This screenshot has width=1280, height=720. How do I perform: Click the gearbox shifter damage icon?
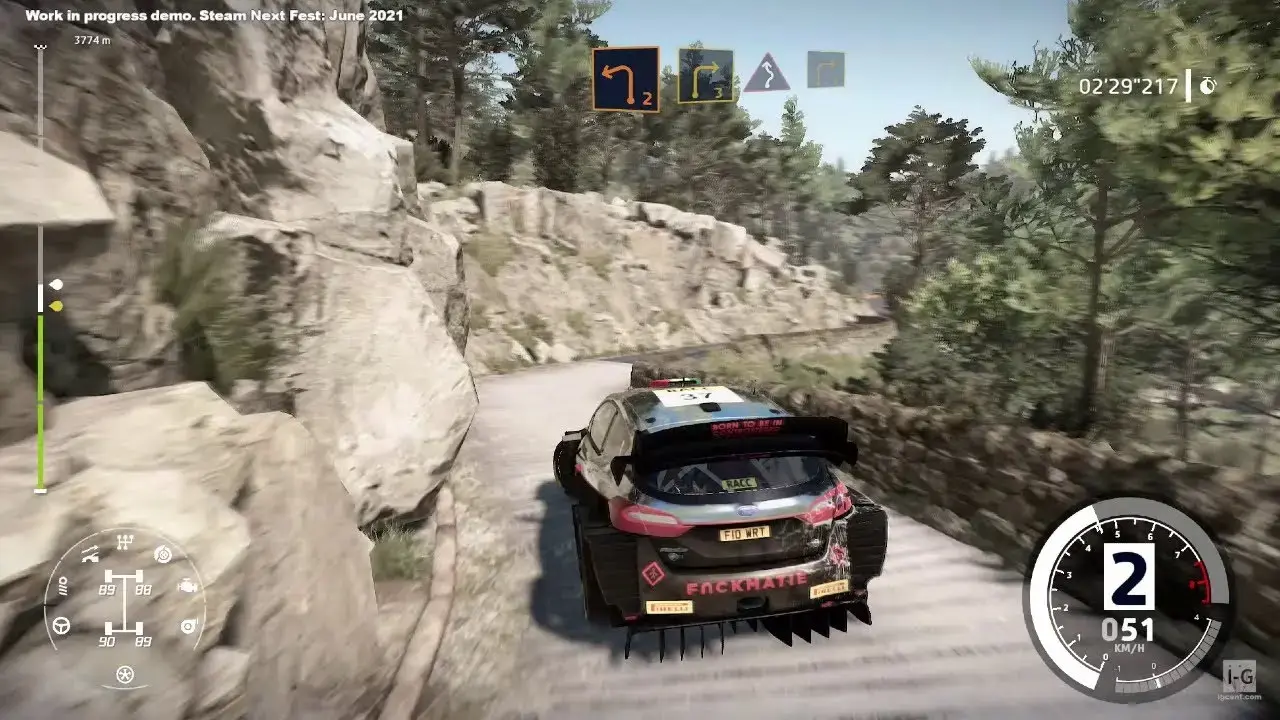tap(125, 542)
